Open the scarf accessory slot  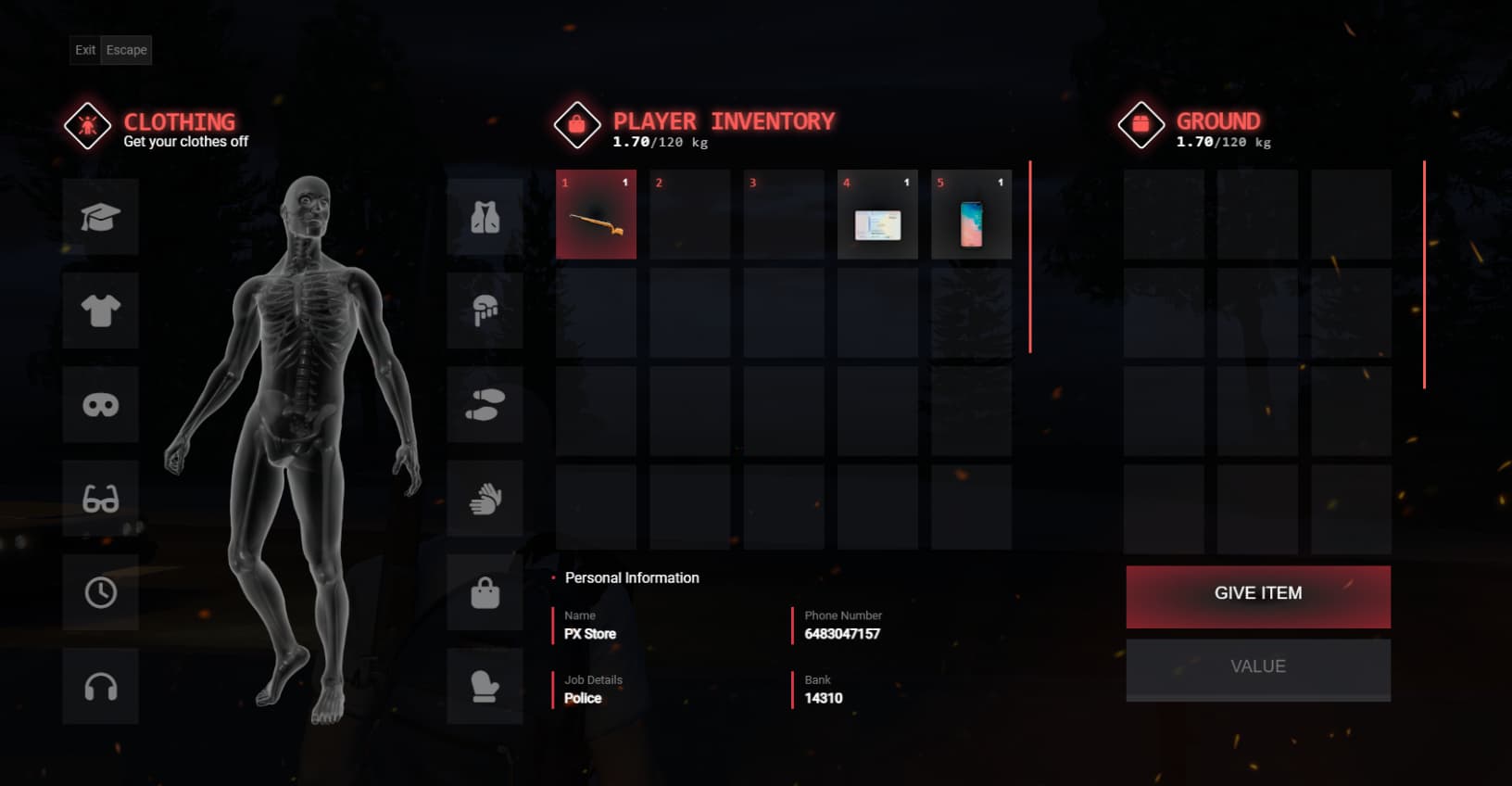click(x=484, y=310)
